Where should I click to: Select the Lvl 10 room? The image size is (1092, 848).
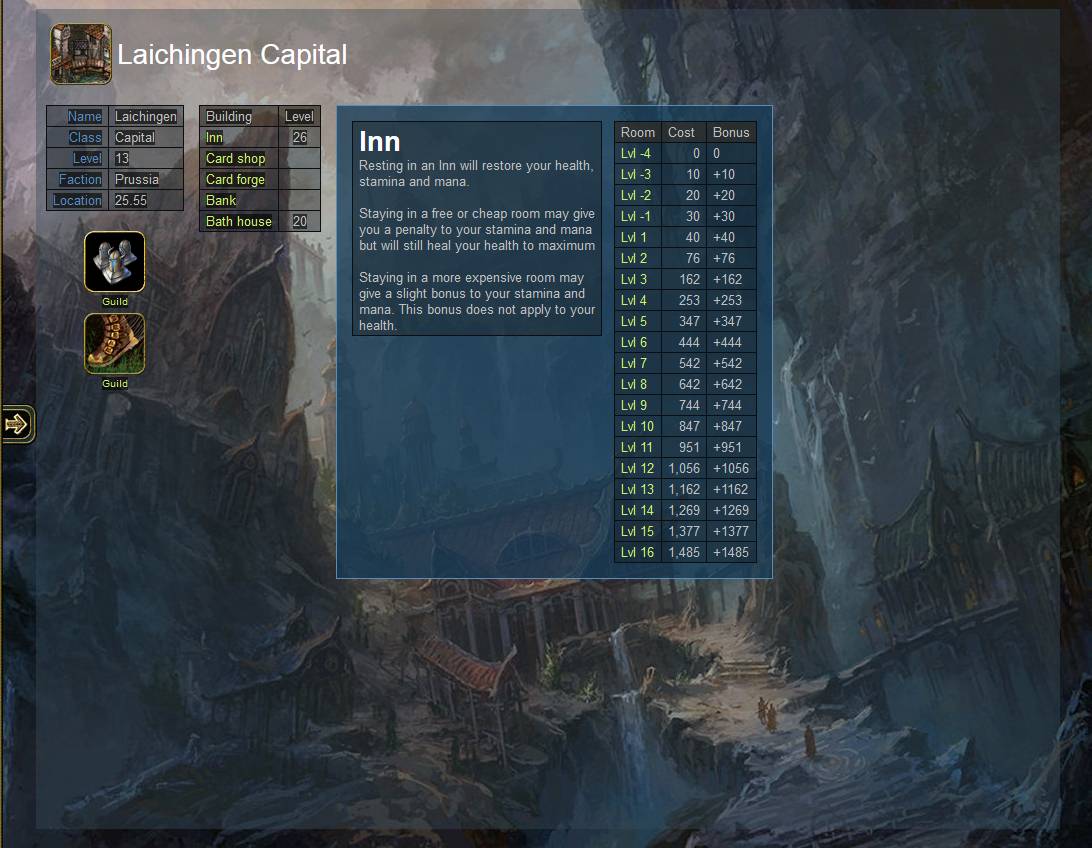pos(637,427)
